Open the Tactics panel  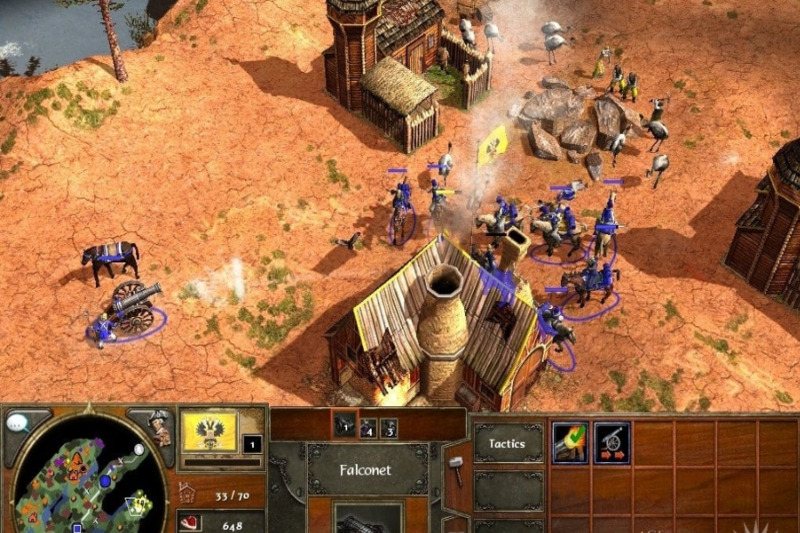[507, 441]
